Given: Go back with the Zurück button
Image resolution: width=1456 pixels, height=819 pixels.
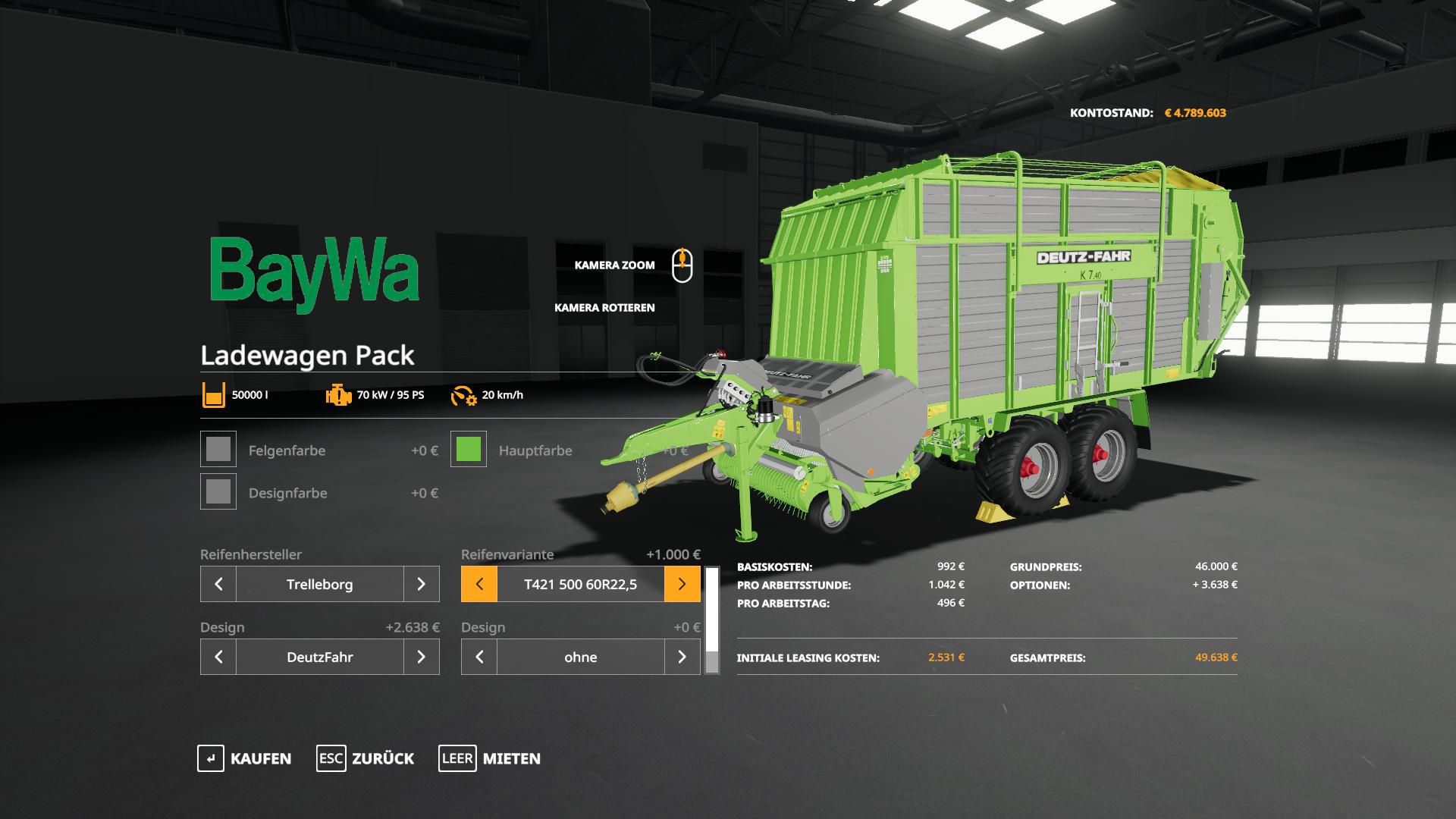Looking at the screenshot, I should coord(366,758).
